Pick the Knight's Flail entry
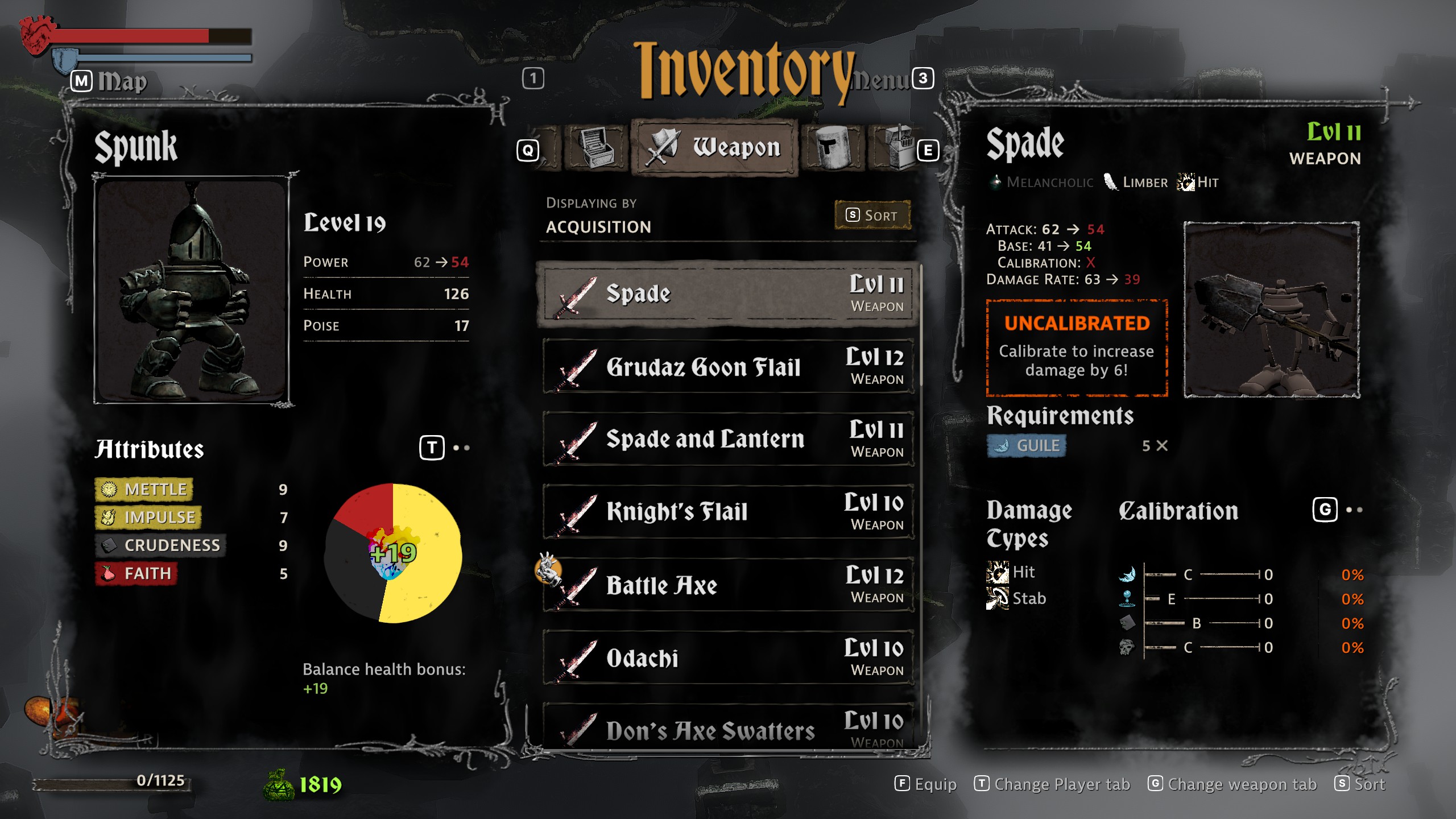 [x=727, y=512]
